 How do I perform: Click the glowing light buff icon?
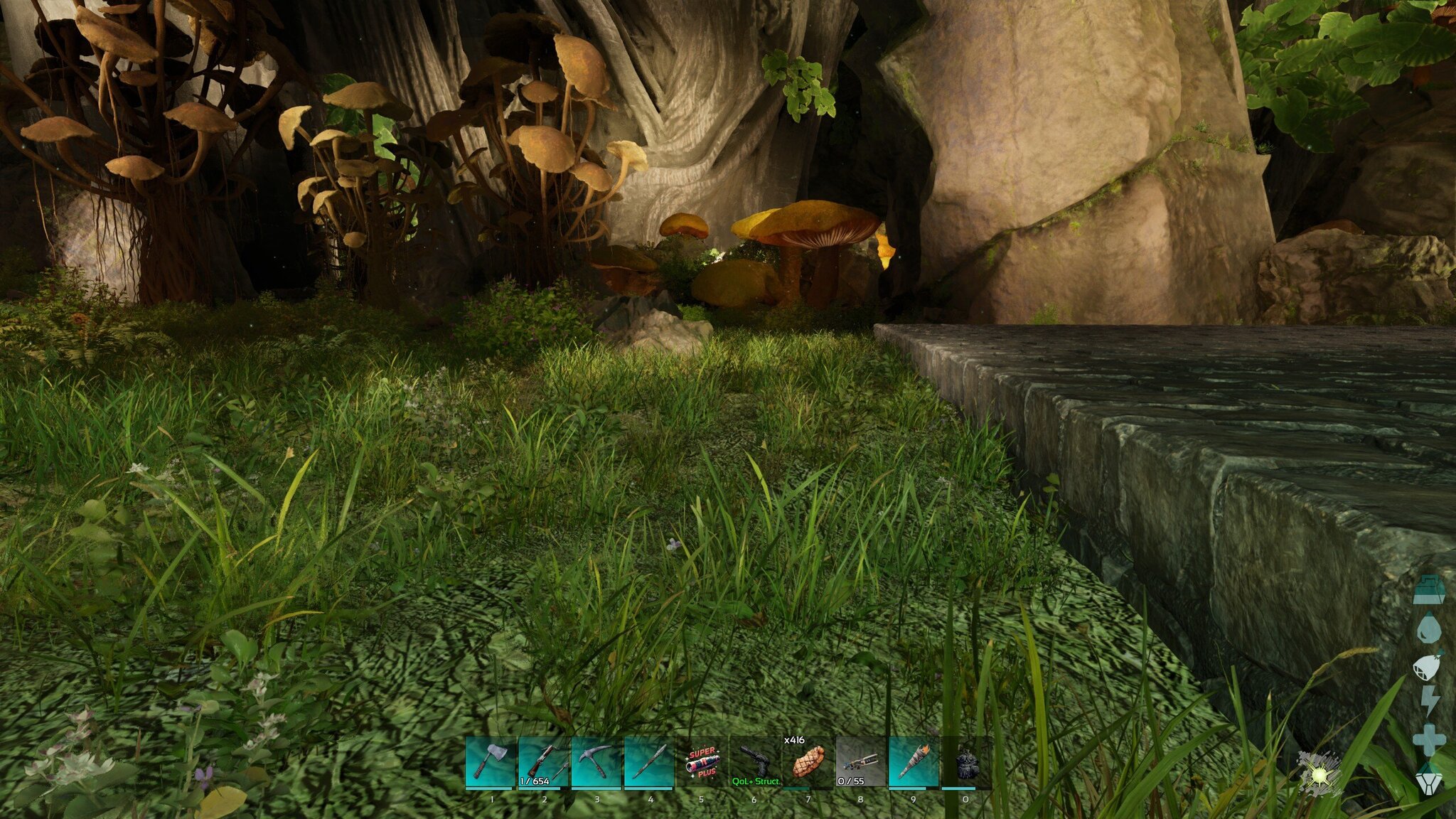tap(1319, 773)
